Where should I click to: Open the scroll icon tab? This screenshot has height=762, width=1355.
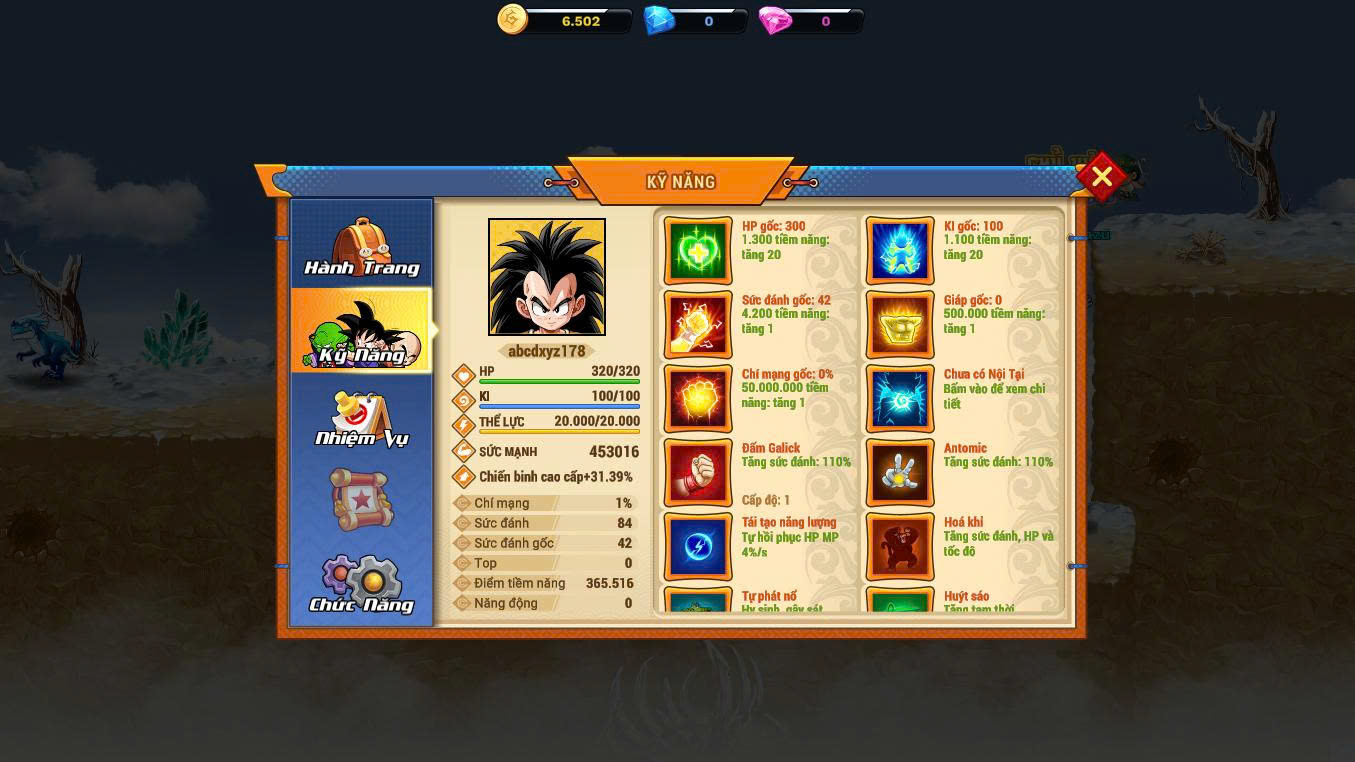coord(362,498)
